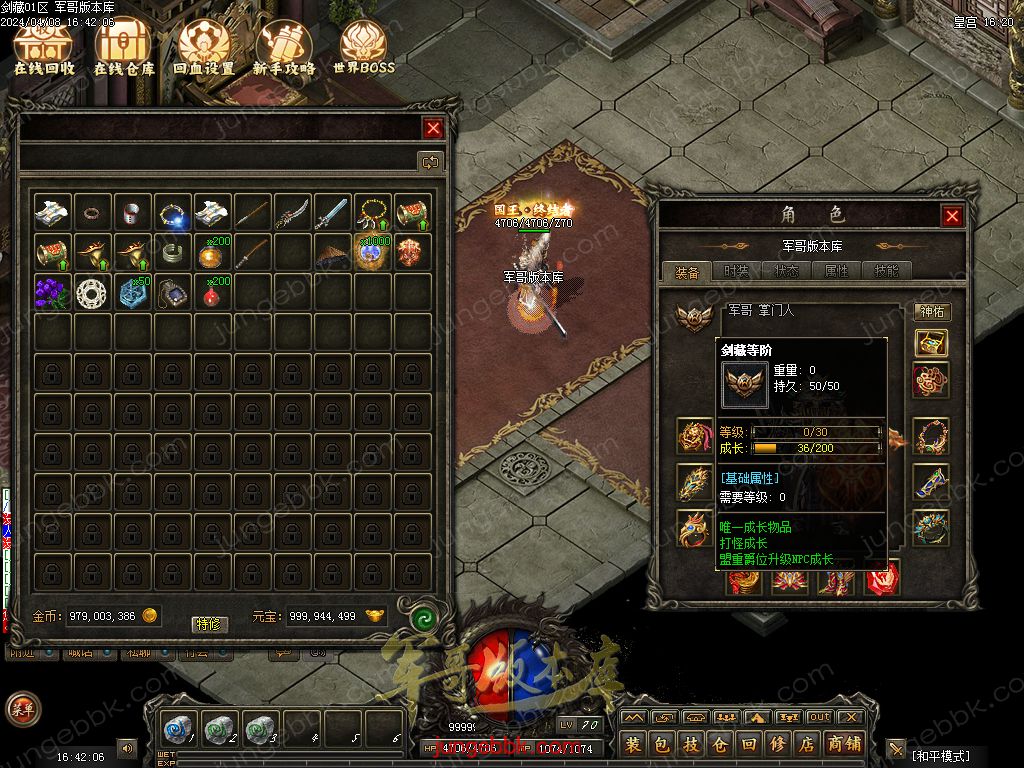The width and height of the screenshot is (1024, 768).
Task: Close the 角色 character window
Action: (952, 216)
